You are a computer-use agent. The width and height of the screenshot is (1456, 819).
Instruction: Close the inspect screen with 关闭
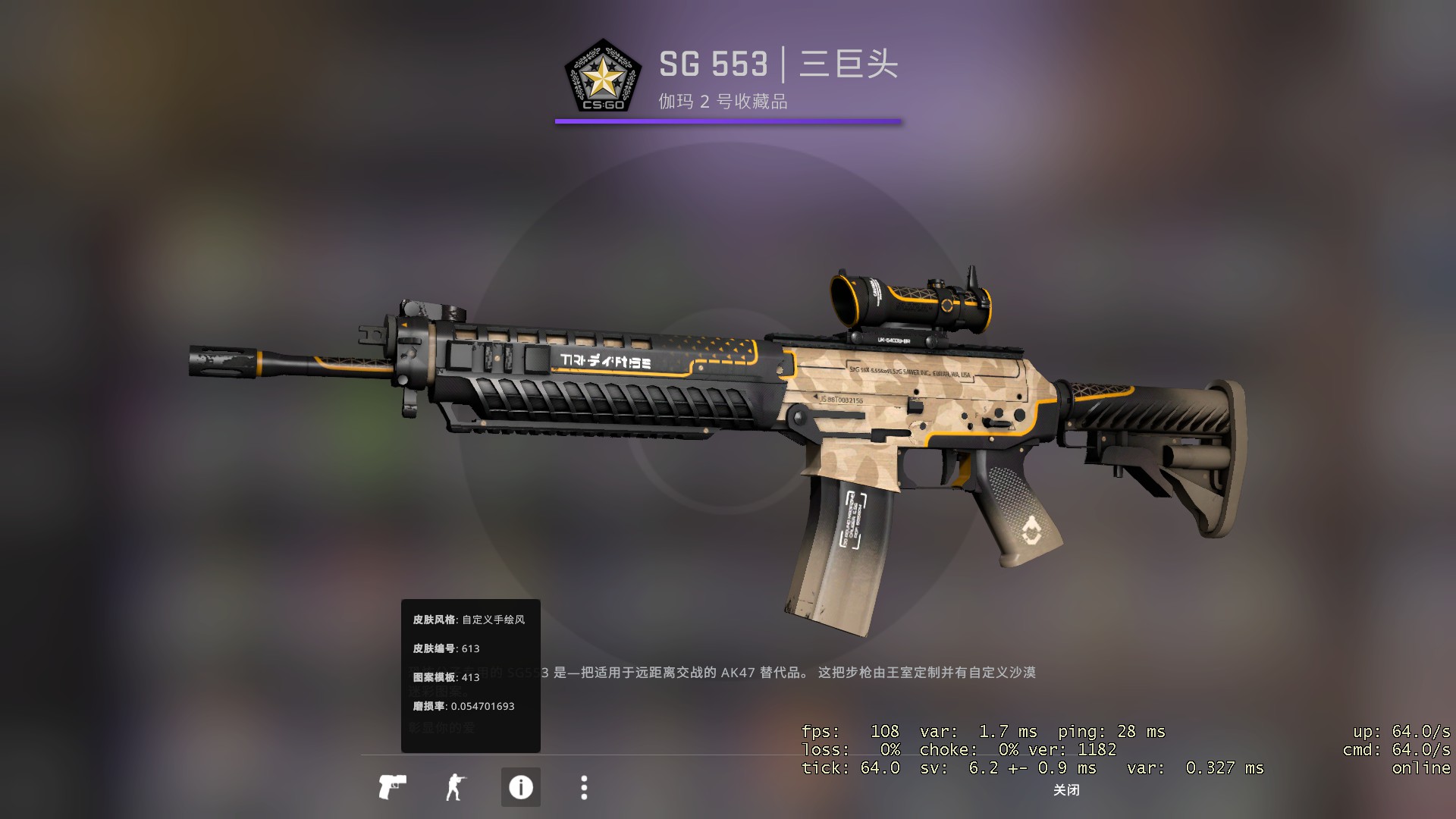[1066, 790]
